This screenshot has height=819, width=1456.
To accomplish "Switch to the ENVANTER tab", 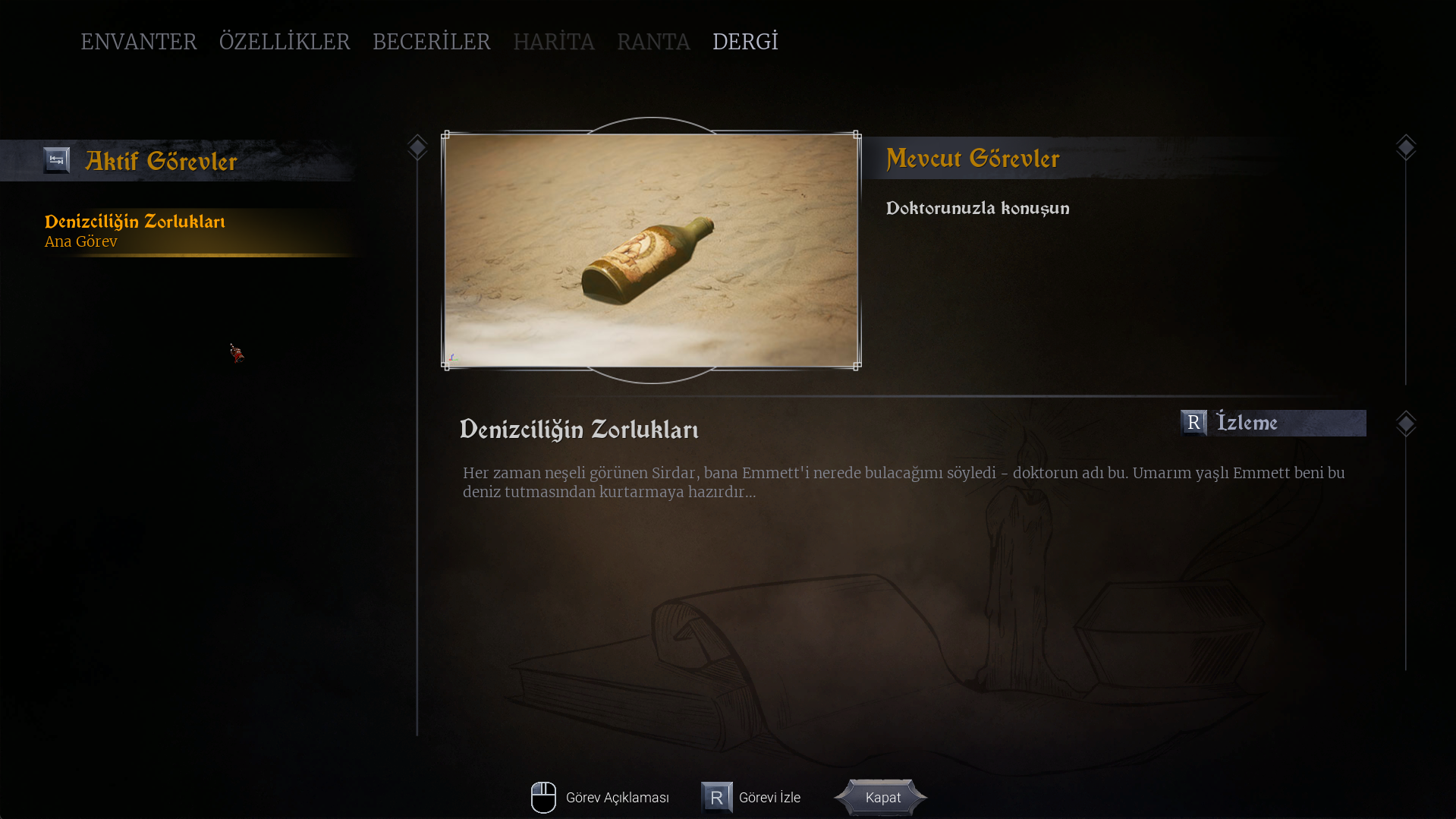I will pos(139,42).
